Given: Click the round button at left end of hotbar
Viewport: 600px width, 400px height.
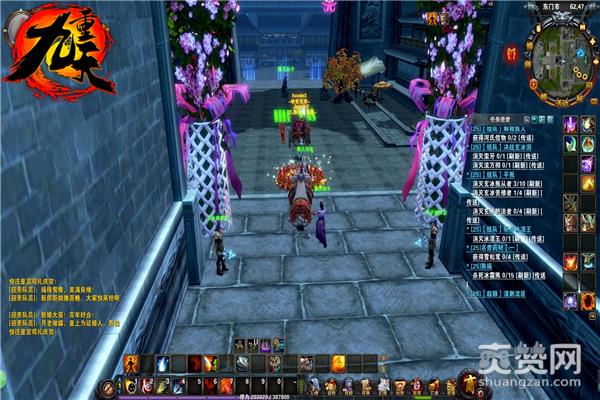Looking at the screenshot, I should point(108,386).
